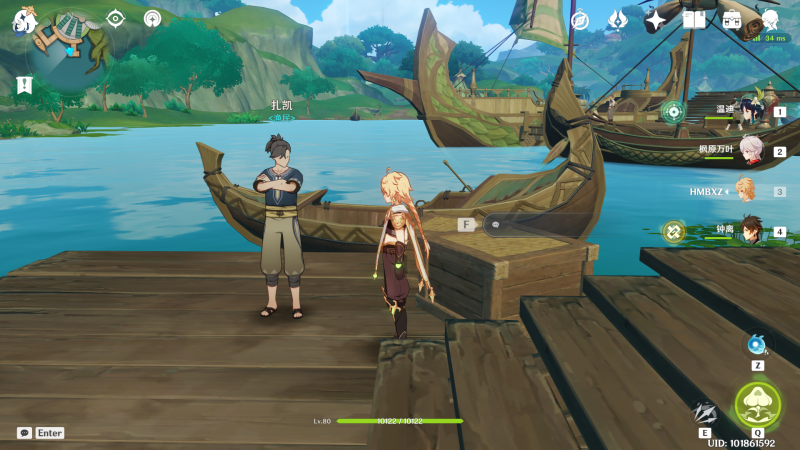This screenshot has width=800, height=450.
Task: Switch to party member 枫原万叶
Action: coord(750,152)
